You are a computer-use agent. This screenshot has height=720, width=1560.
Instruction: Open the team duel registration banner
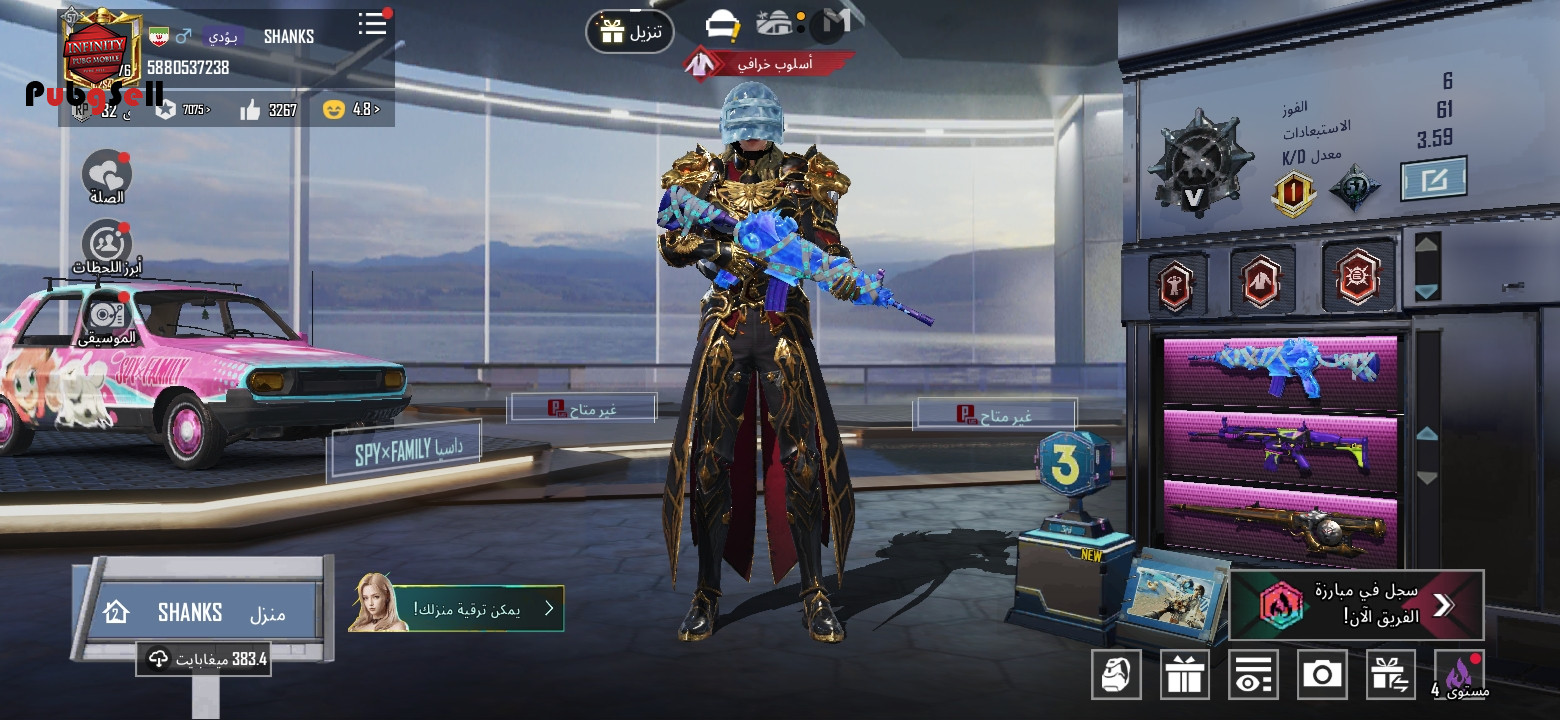click(x=1357, y=605)
